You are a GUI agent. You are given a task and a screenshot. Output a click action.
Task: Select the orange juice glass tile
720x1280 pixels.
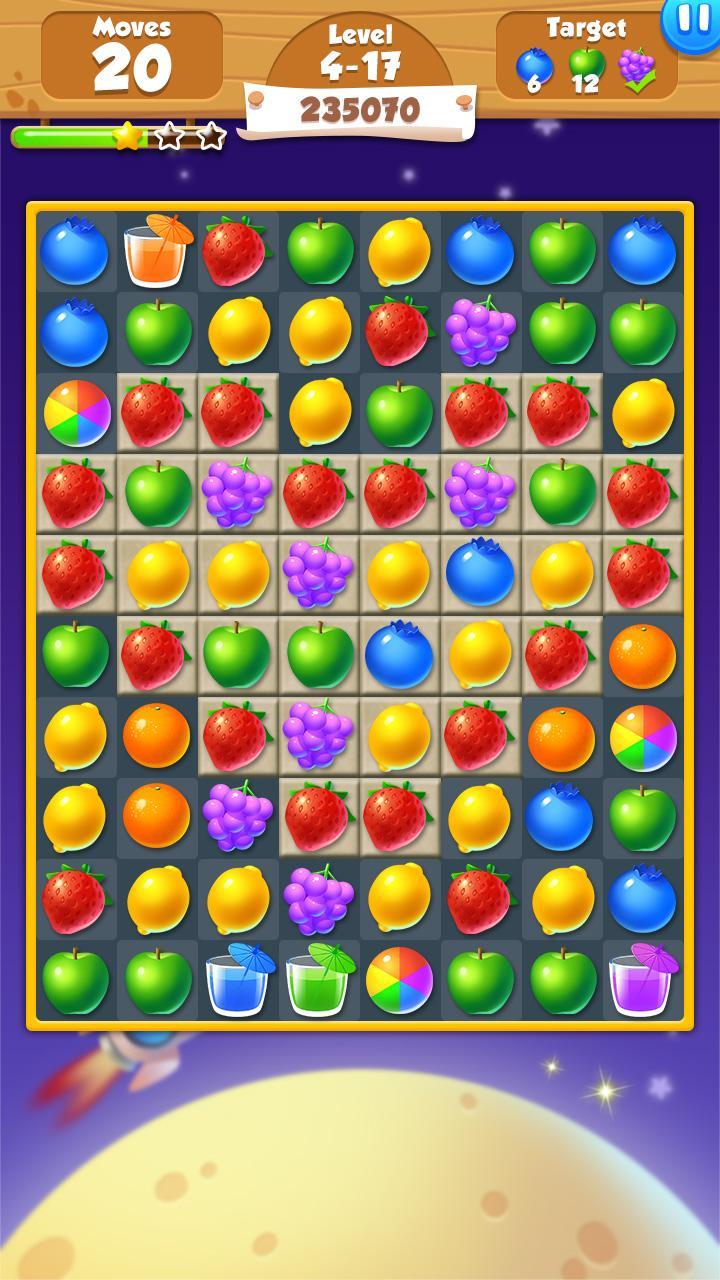click(x=157, y=252)
